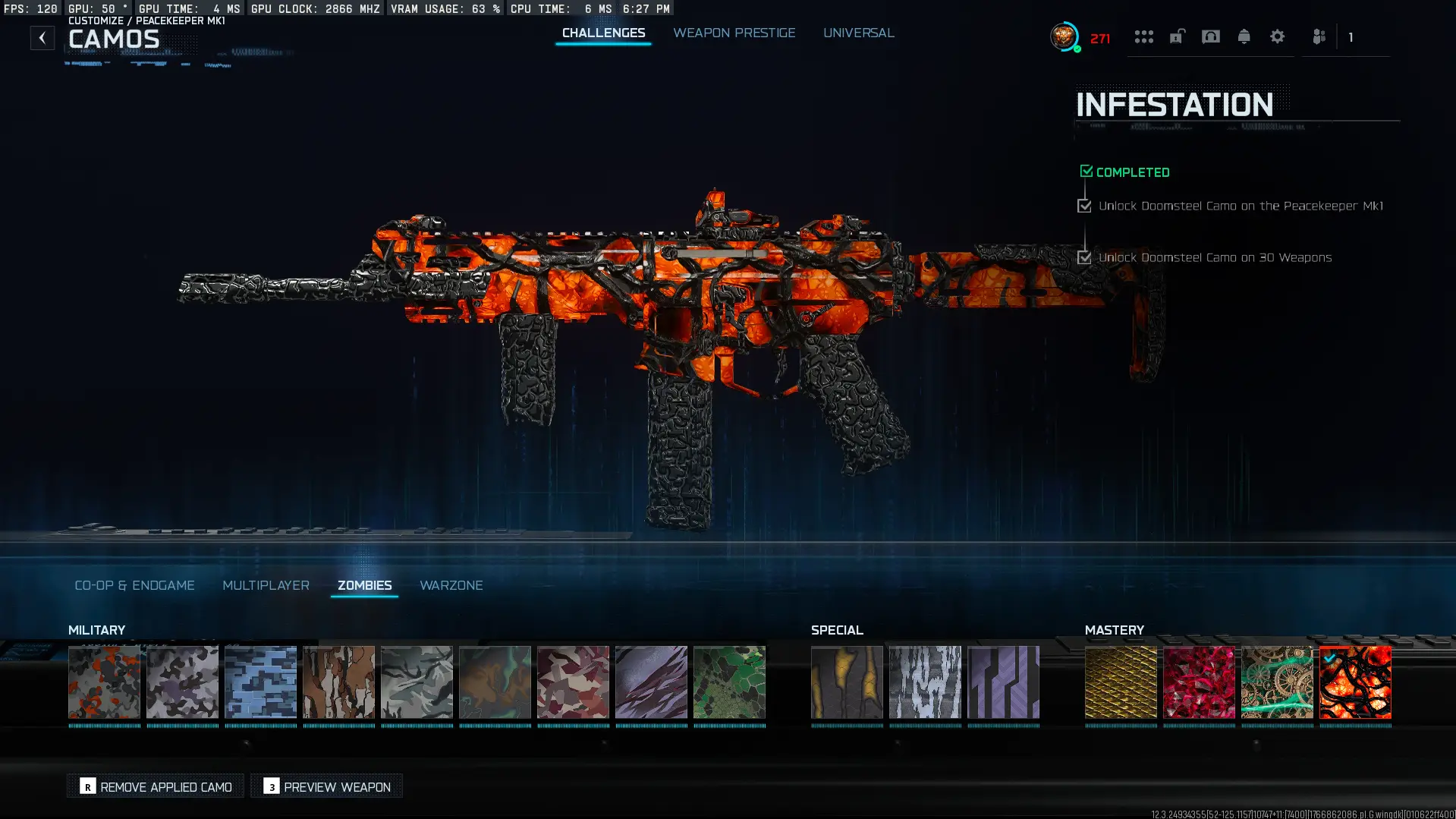Image resolution: width=1456 pixels, height=819 pixels.
Task: Click the Preview Weapon button
Action: coord(326,786)
